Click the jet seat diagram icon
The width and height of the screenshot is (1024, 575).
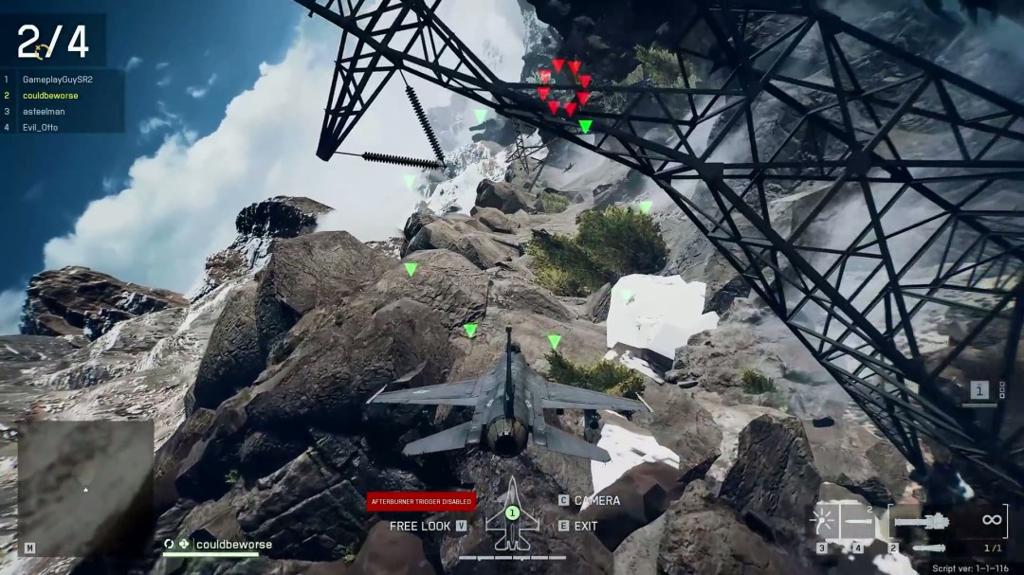512,516
